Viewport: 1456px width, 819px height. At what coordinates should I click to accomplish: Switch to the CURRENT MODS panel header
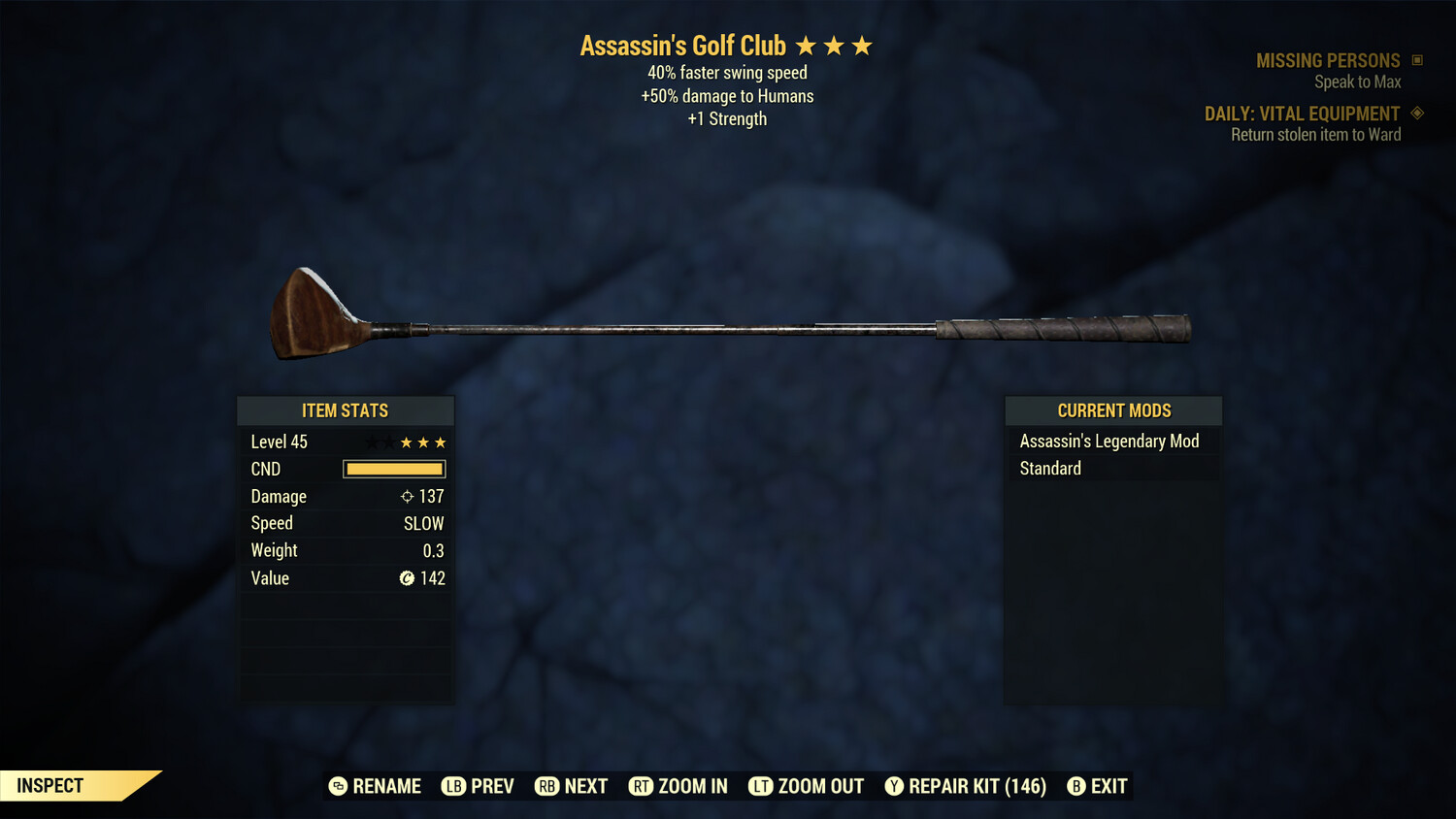click(1113, 410)
